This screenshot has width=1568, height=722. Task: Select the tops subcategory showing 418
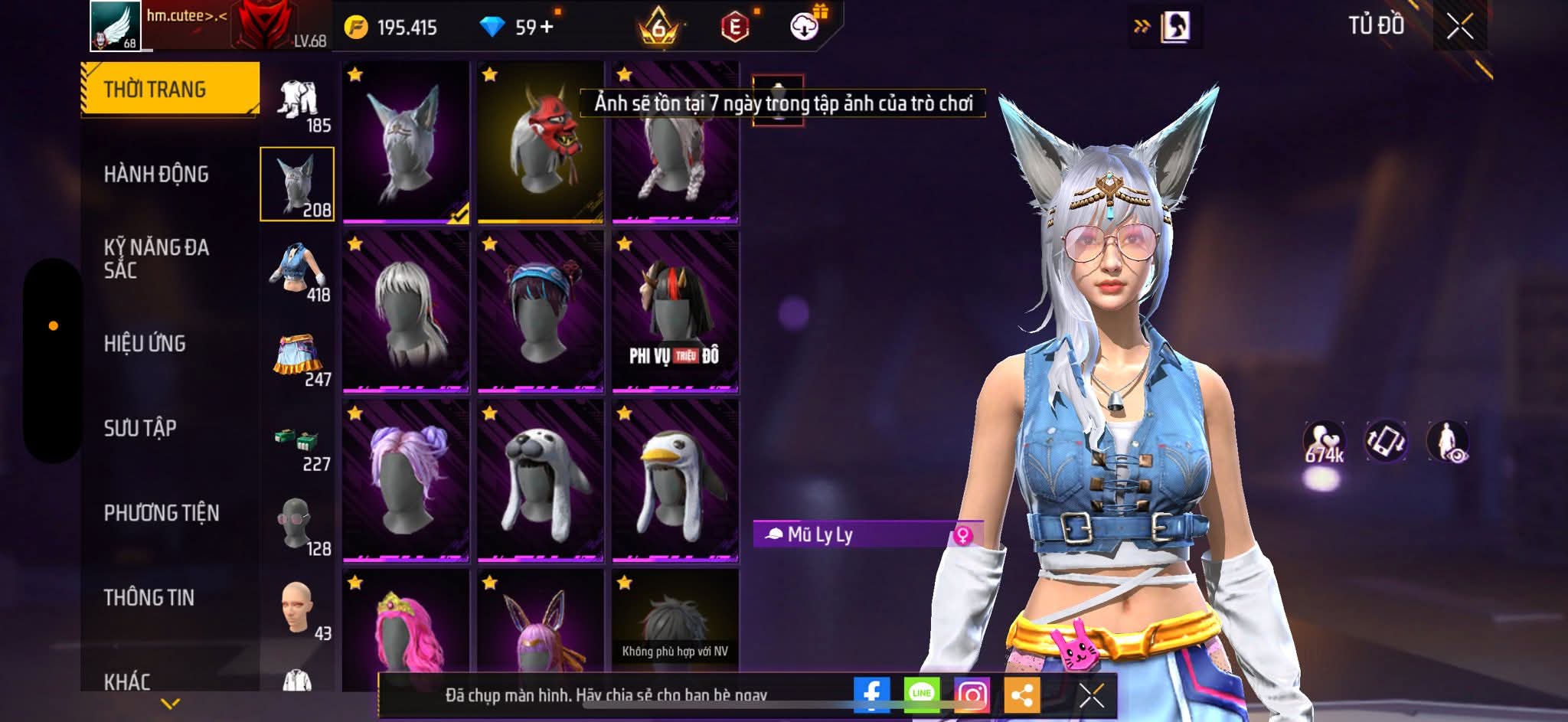[299, 272]
